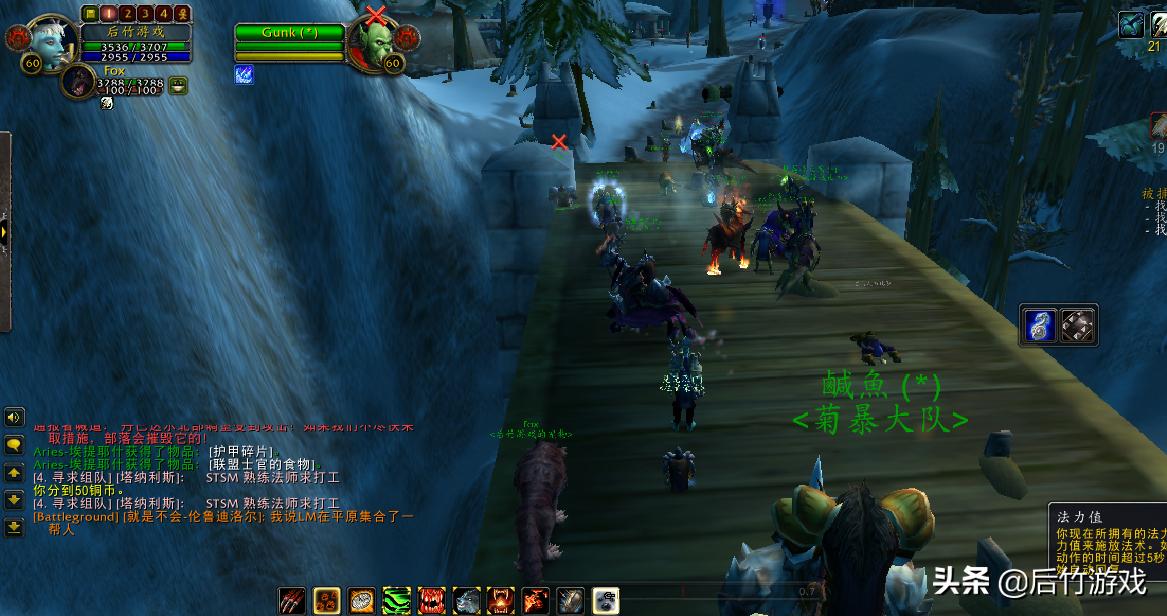Viewport: 1167px width, 616px height.
Task: Activate the claw attack pet ability
Action: tap(292, 600)
